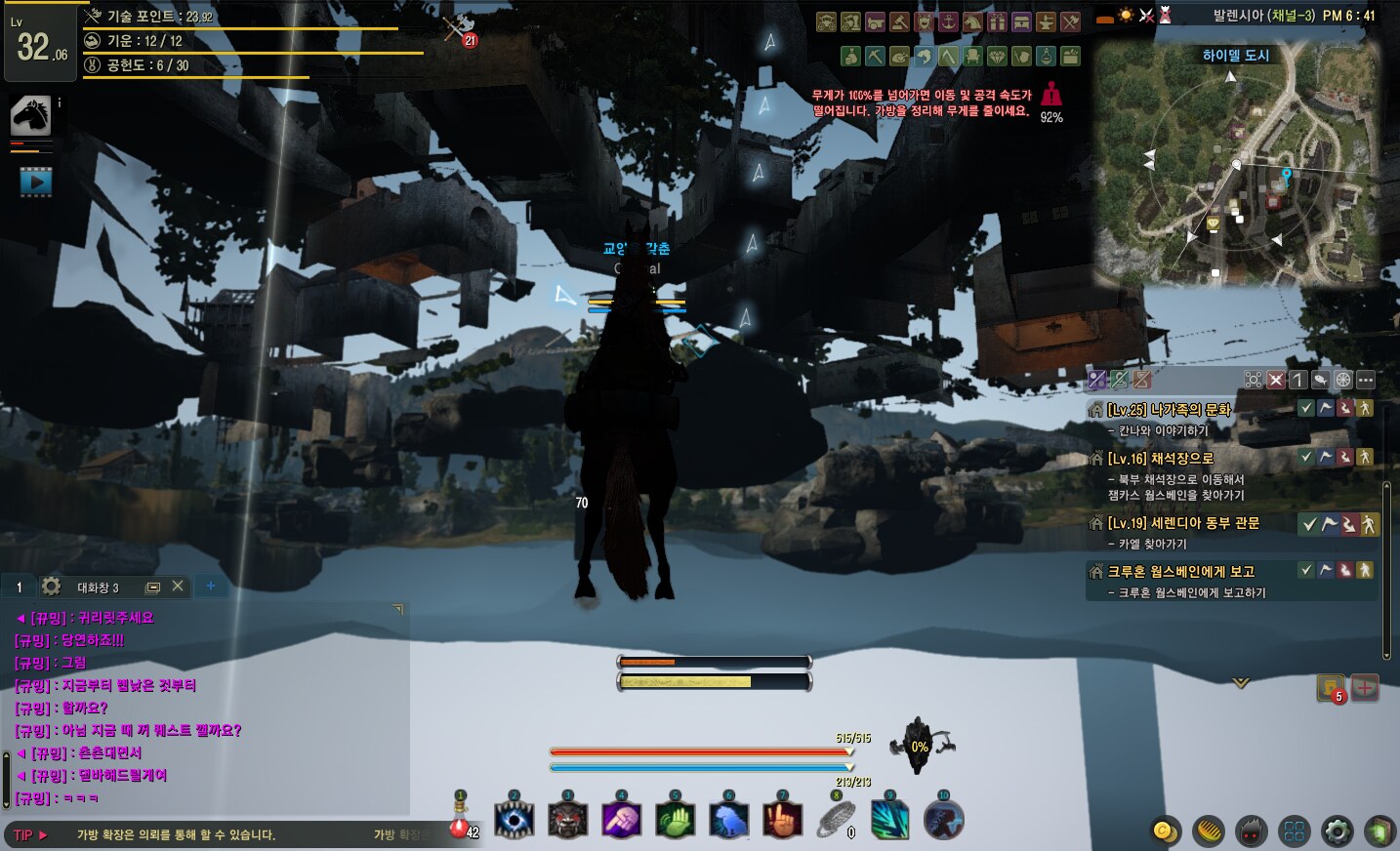The image size is (1400, 851).
Task: Use the red health potion quickslot
Action: [x=460, y=828]
